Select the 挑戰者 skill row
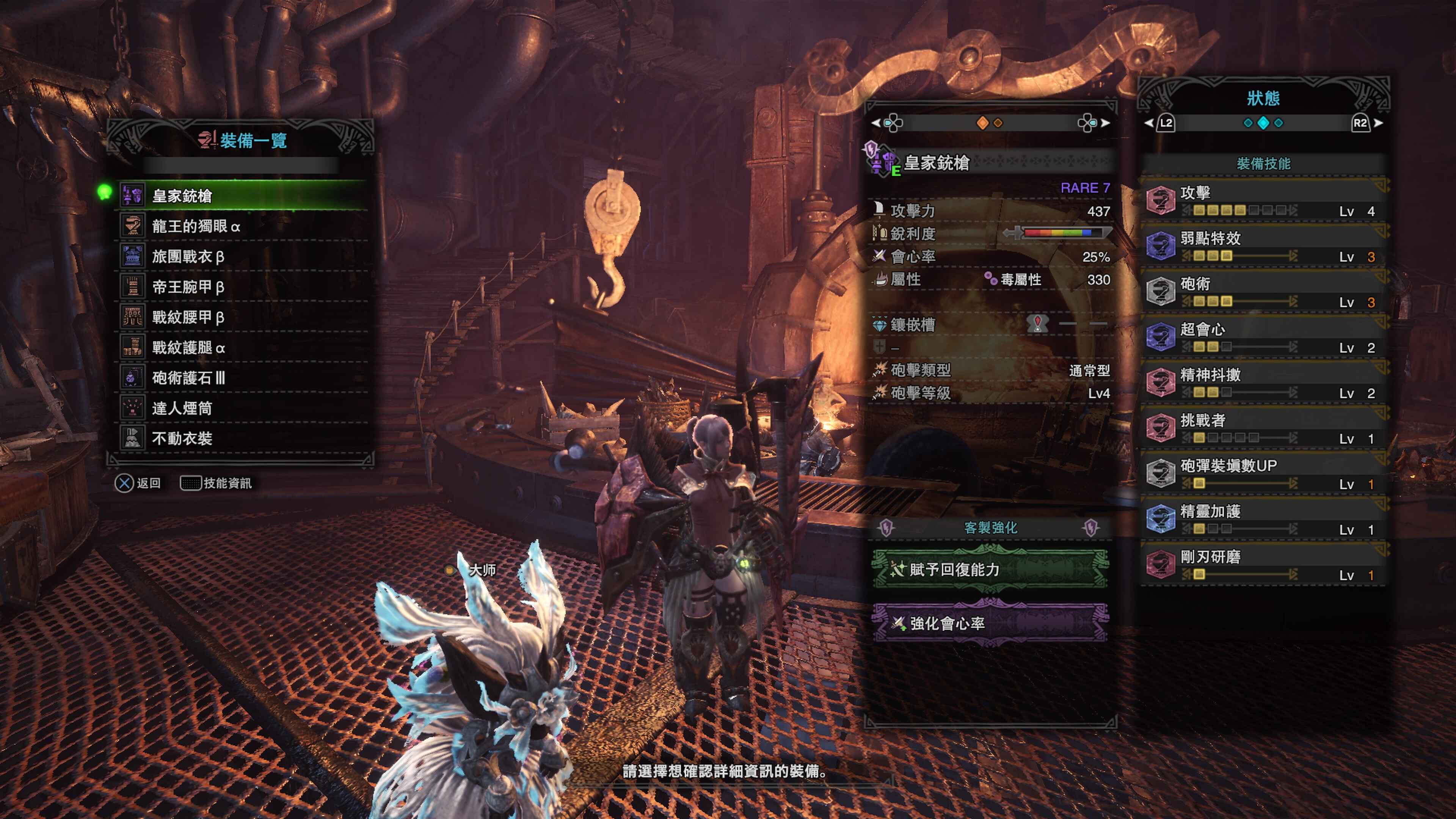The image size is (1456, 819). pyautogui.click(x=1264, y=428)
